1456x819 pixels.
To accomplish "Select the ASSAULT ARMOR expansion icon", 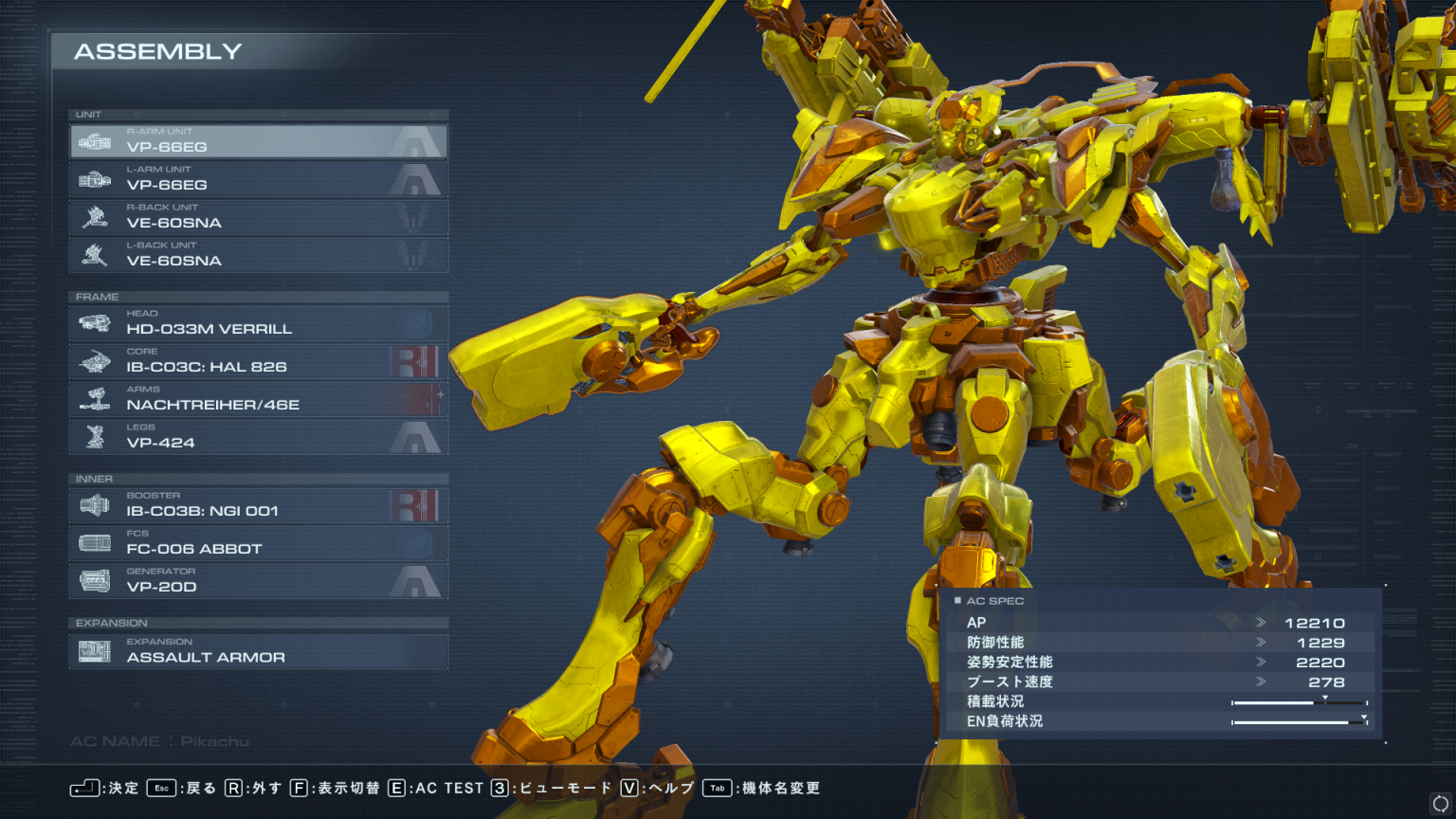I will point(94,652).
